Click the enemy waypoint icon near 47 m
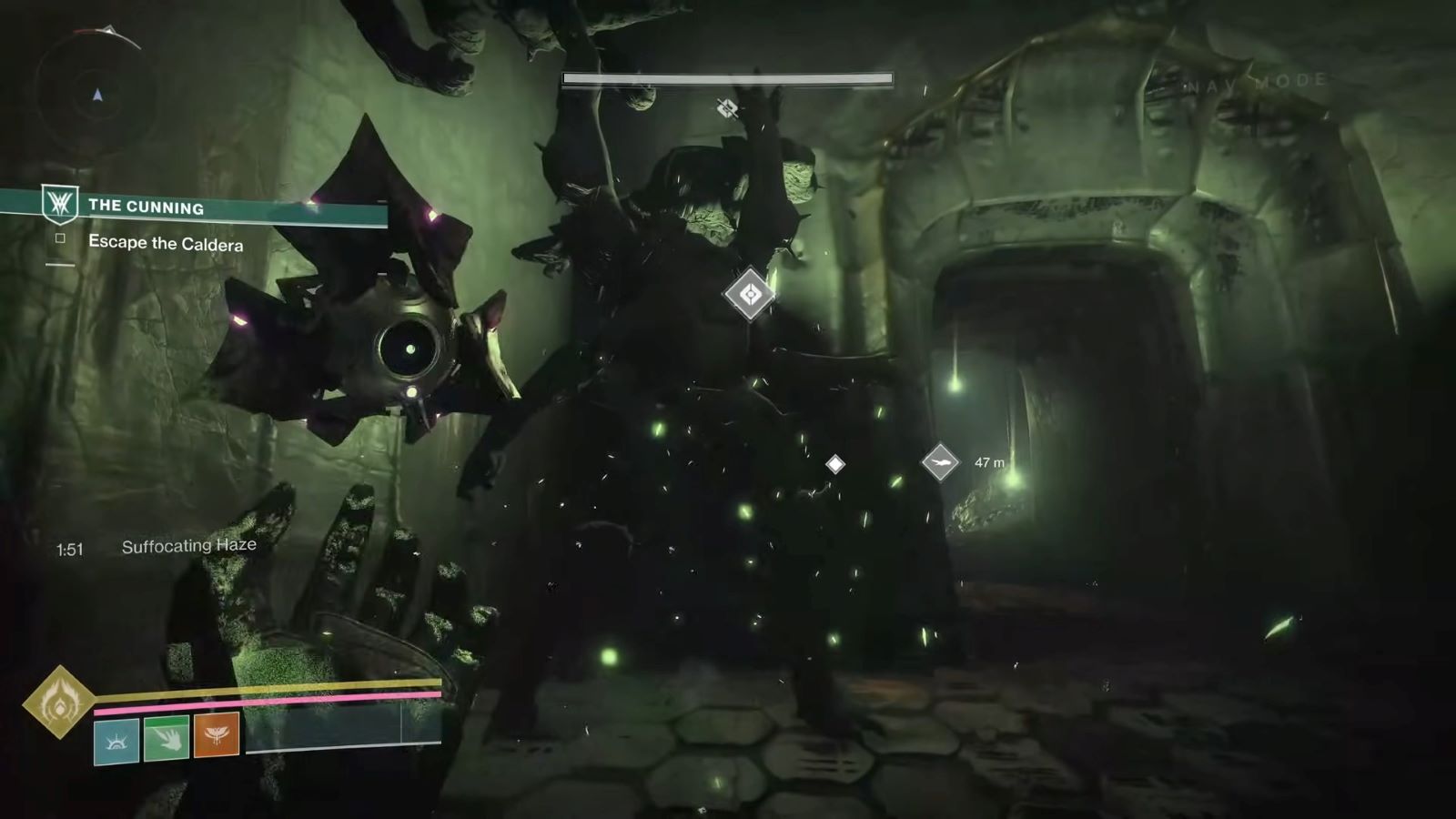 coord(943,462)
